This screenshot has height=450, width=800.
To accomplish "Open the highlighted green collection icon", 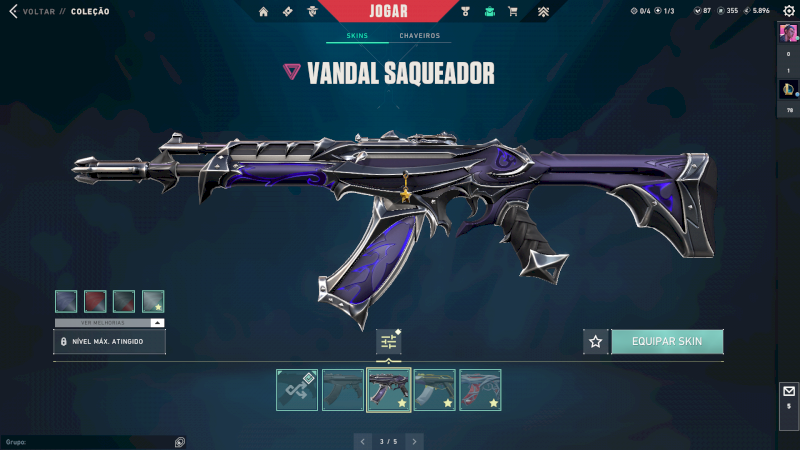I will pyautogui.click(x=489, y=12).
